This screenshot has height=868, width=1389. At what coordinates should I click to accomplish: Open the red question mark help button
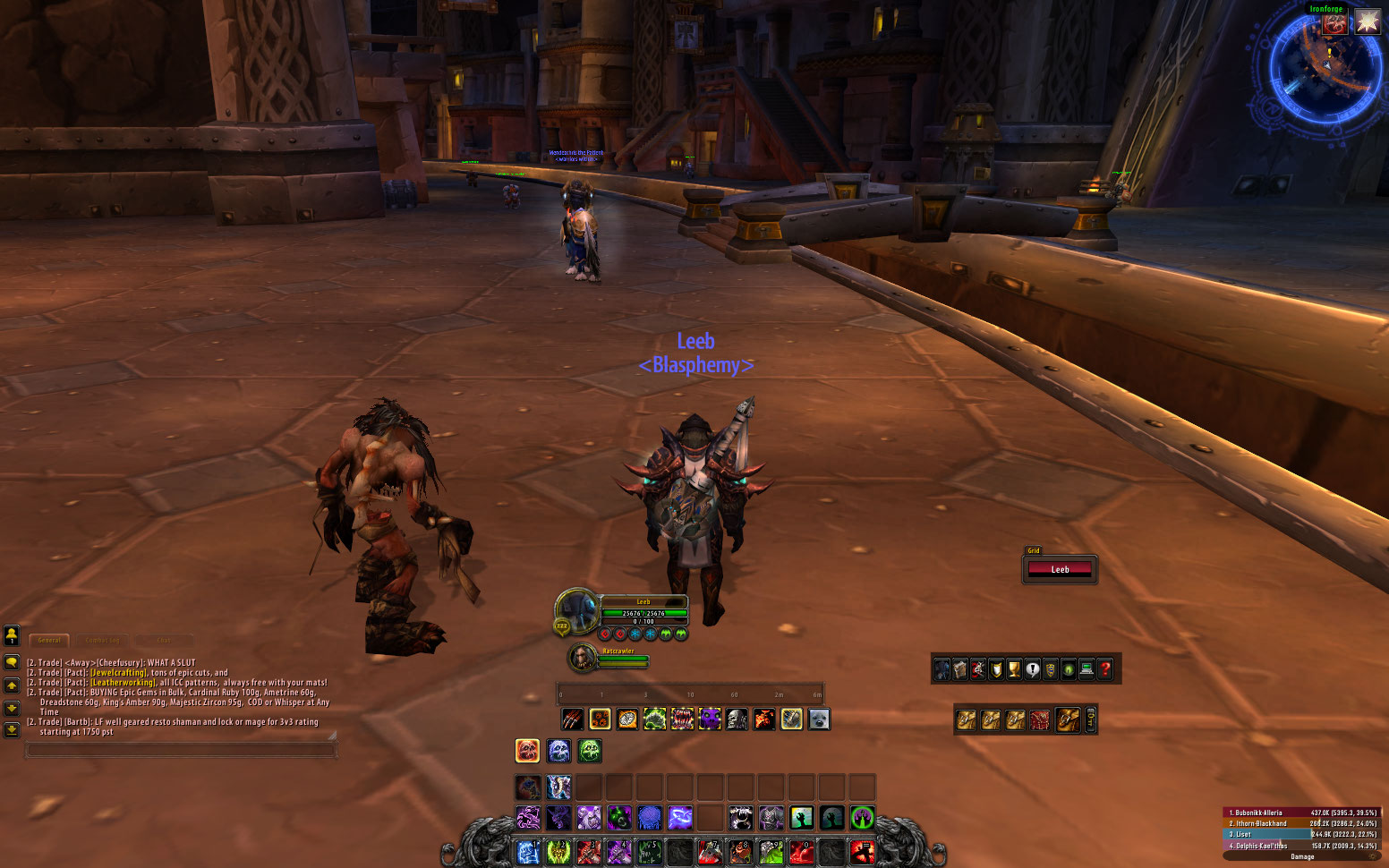pyautogui.click(x=1105, y=669)
